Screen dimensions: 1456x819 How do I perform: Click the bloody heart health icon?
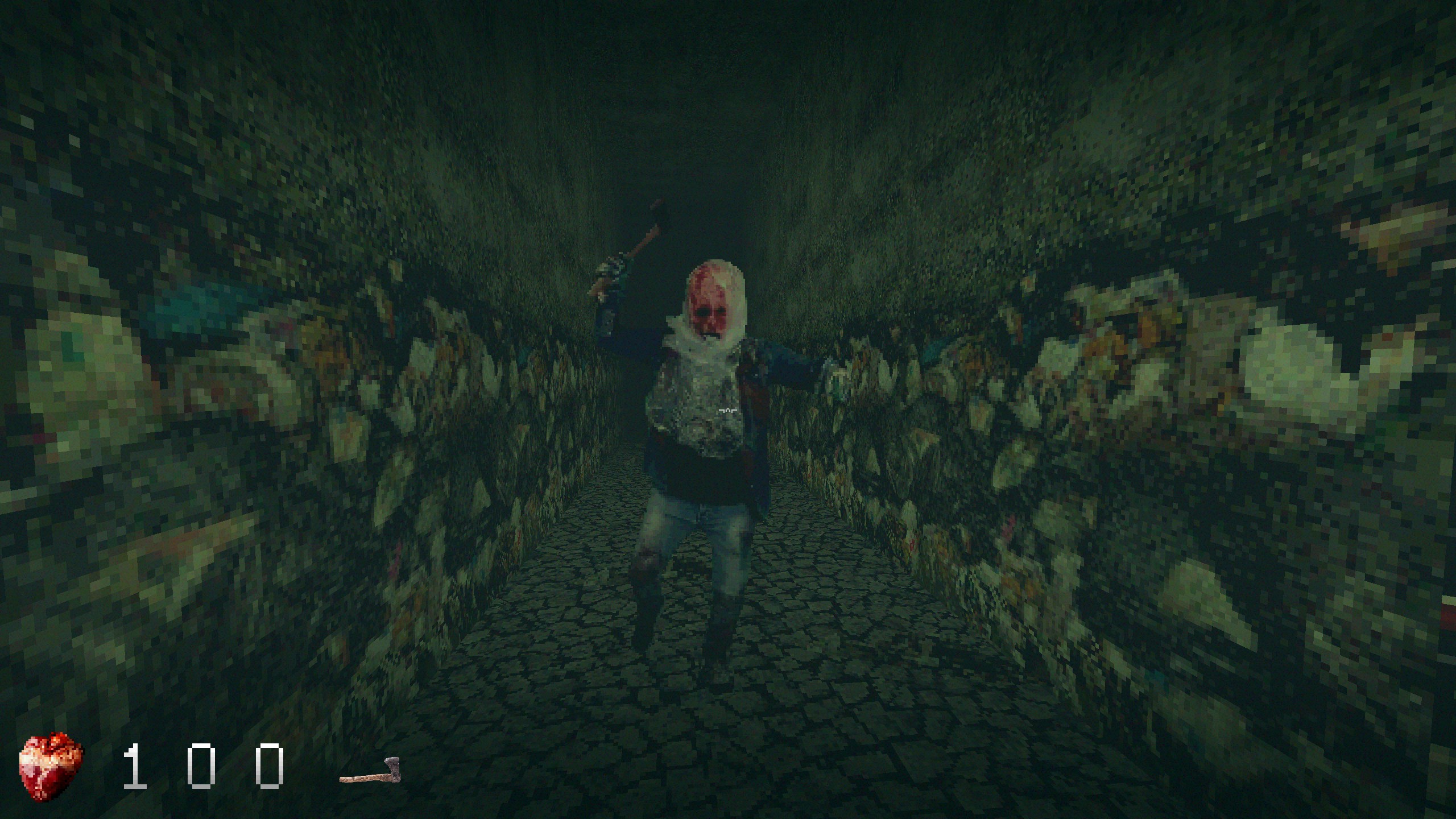click(x=51, y=766)
